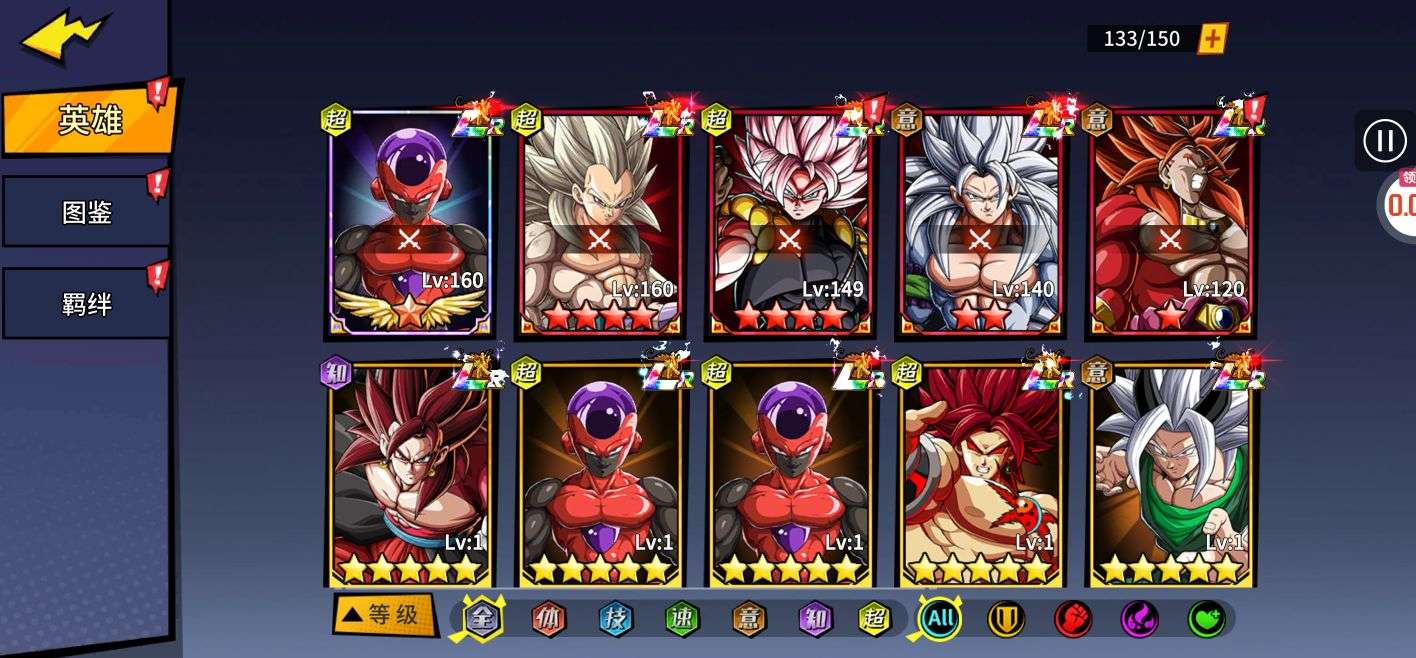This screenshot has width=1416, height=658.
Task: Select the Lv:149 pink-haired hero card
Action: click(x=790, y=225)
